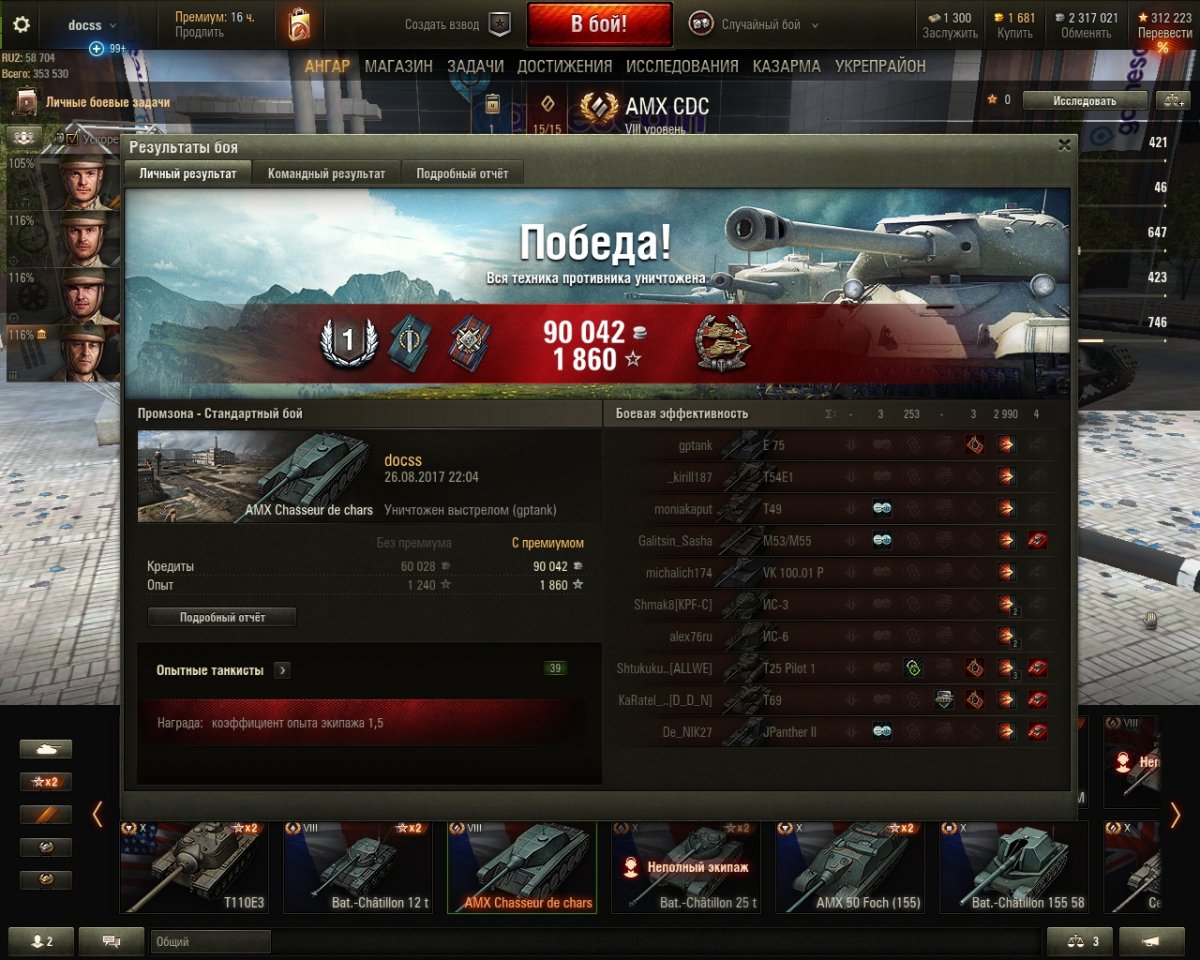Show the ДОСТИЖЕНИЯ page
The width and height of the screenshot is (1200, 960).
(564, 66)
